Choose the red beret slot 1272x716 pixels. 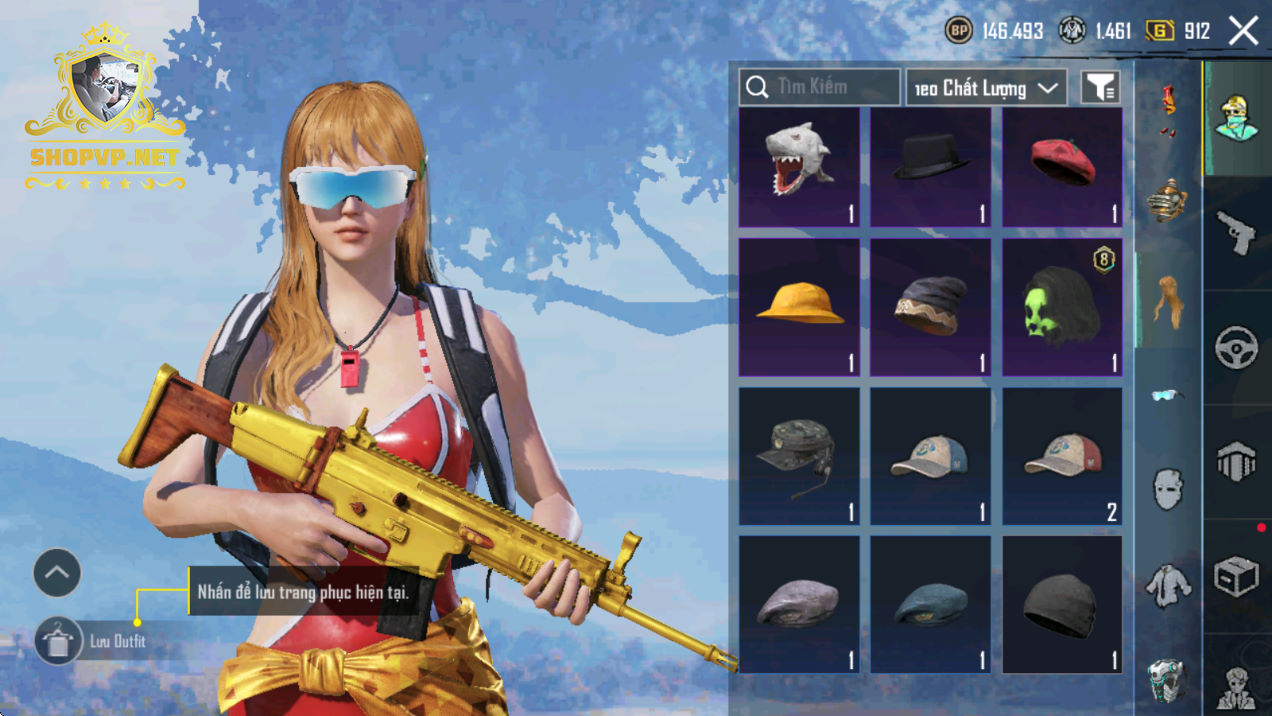1062,167
